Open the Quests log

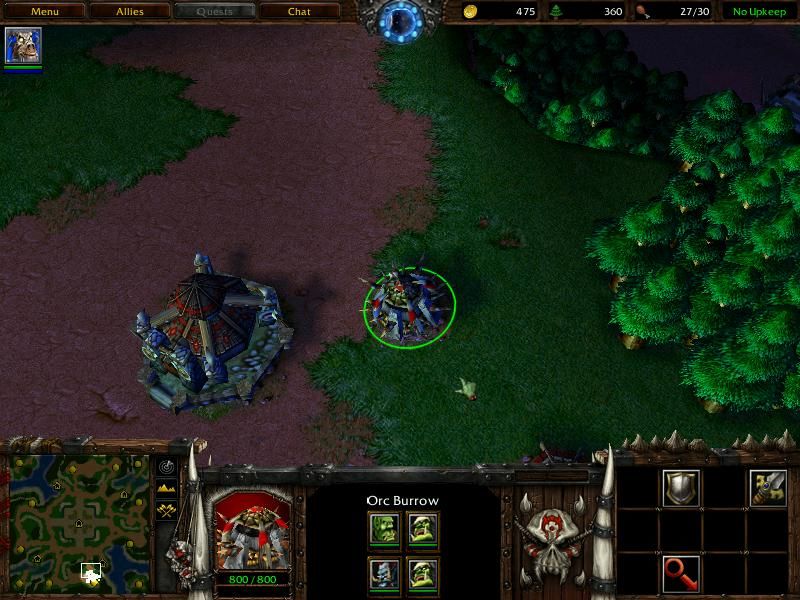pyautogui.click(x=214, y=12)
